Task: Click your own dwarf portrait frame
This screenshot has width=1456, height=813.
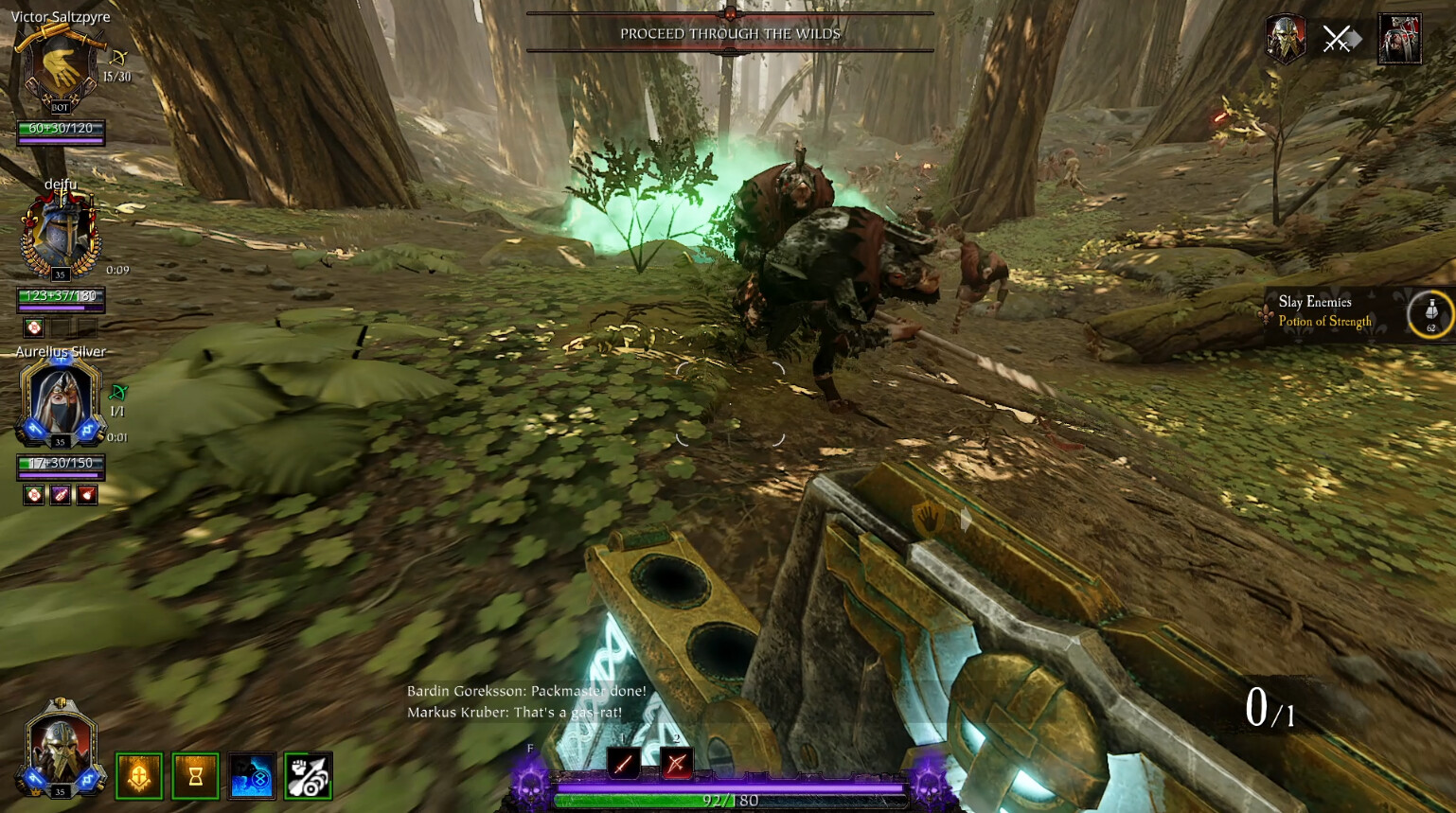Action: [x=61, y=748]
